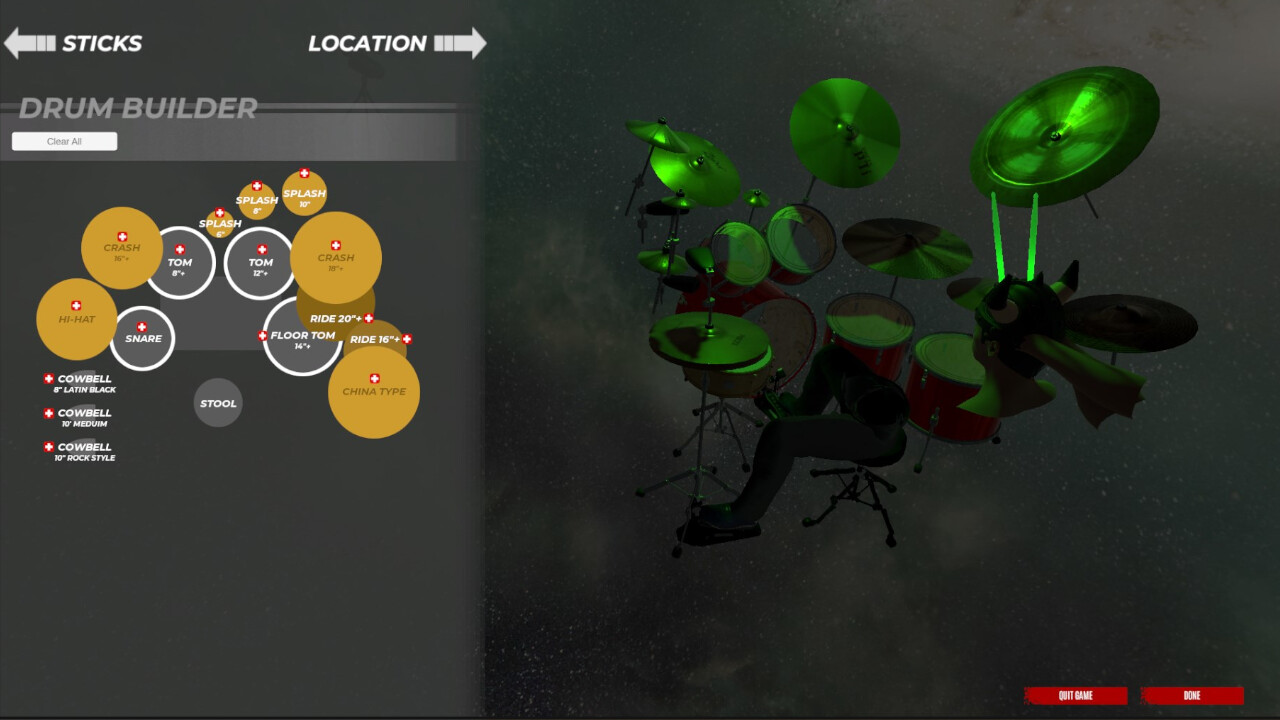The width and height of the screenshot is (1280, 720).
Task: Select the 8" Tom
Action: click(x=181, y=263)
